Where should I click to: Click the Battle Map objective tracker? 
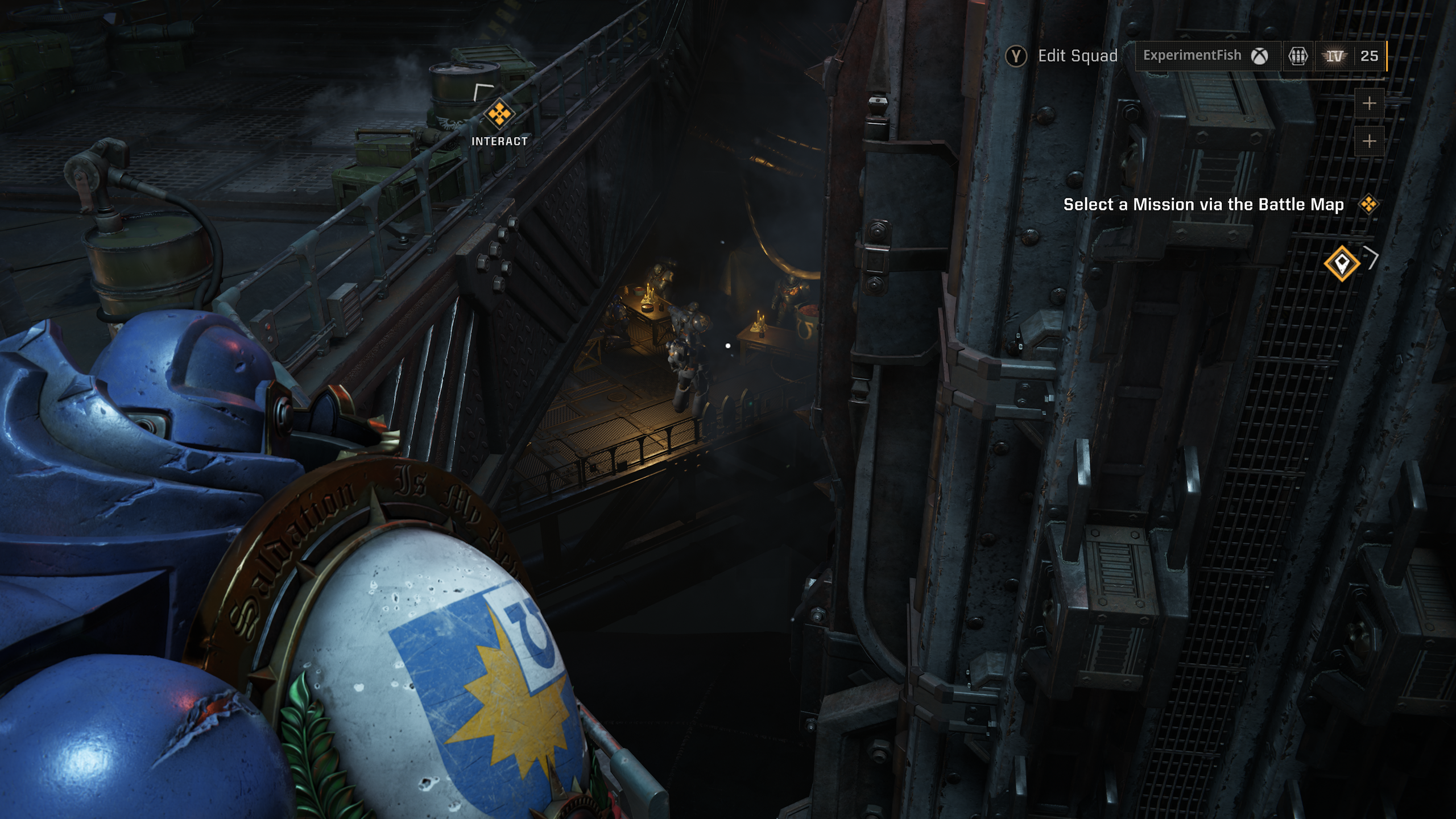1203,205
